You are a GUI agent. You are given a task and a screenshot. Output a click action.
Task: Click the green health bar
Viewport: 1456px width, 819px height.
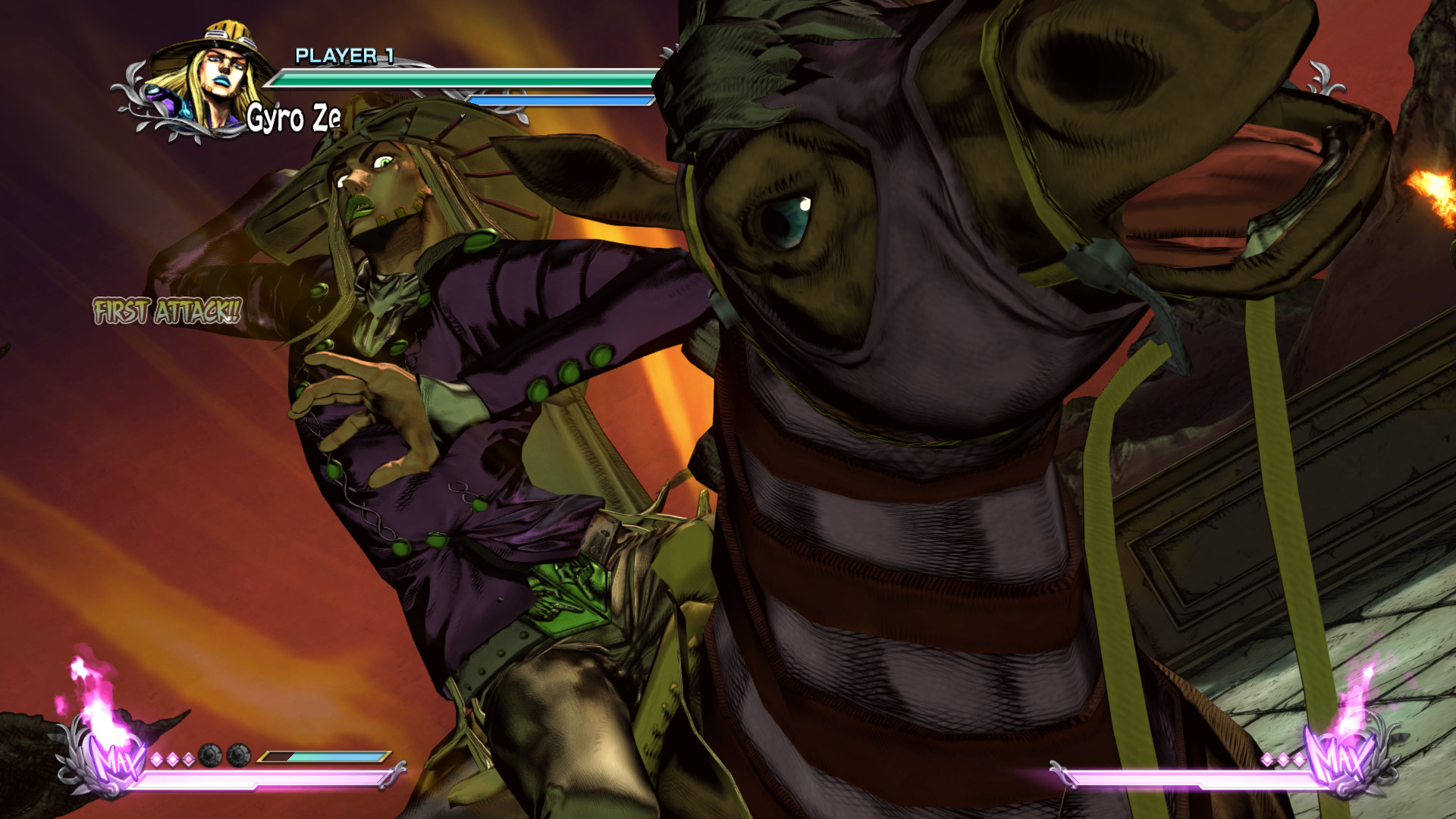click(463, 77)
